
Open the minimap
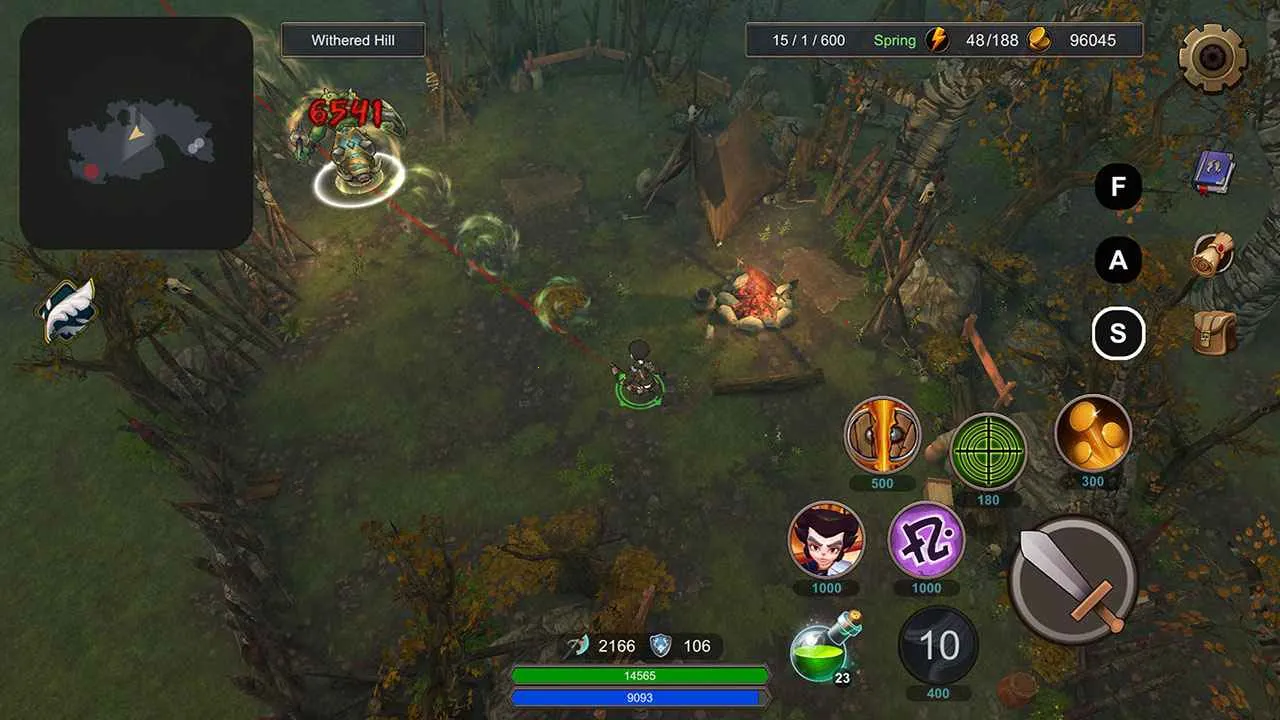pos(136,133)
